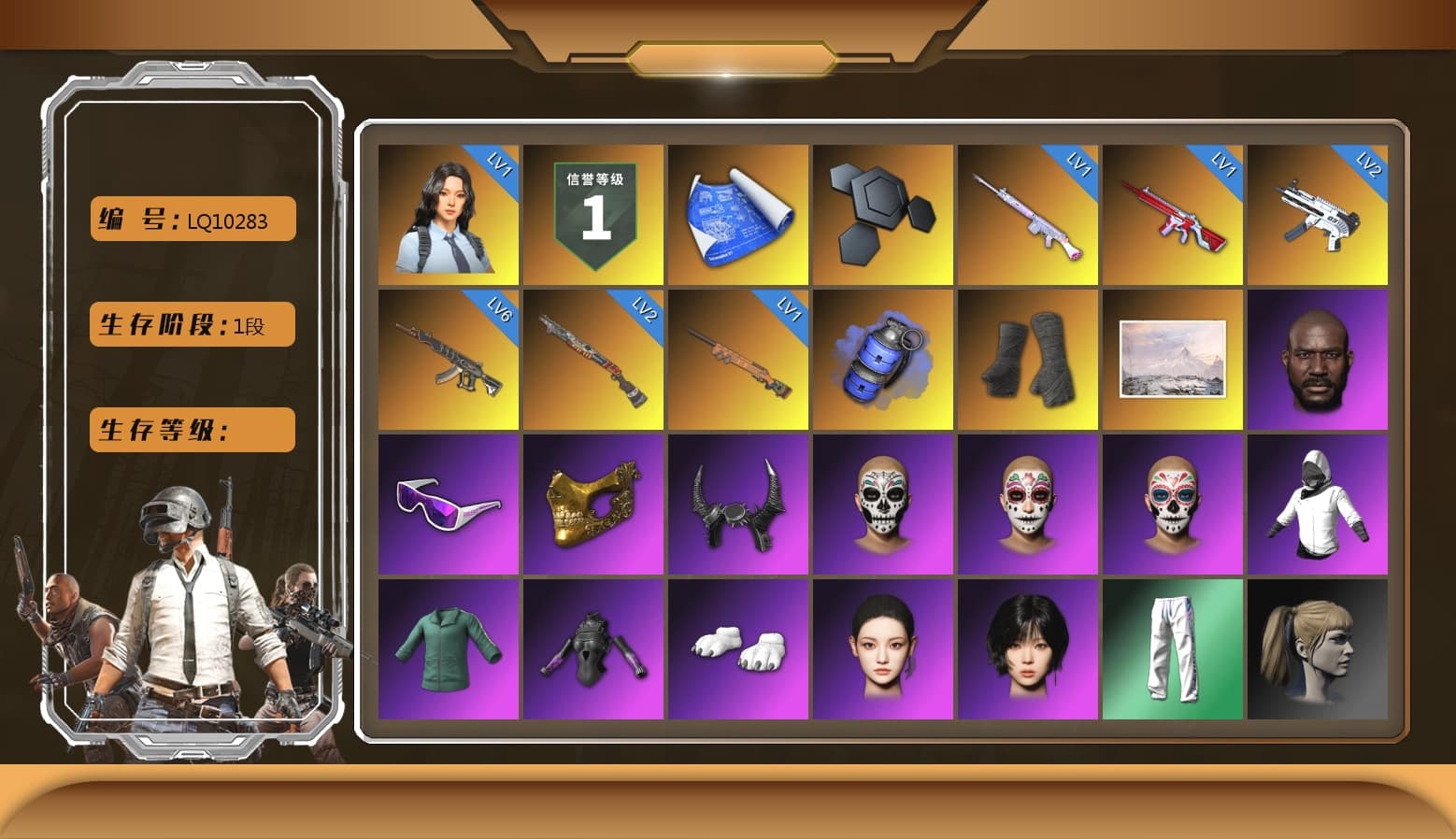Click the 生存阶段 1段 survival stage label
This screenshot has width=1456, height=839.
point(191,324)
